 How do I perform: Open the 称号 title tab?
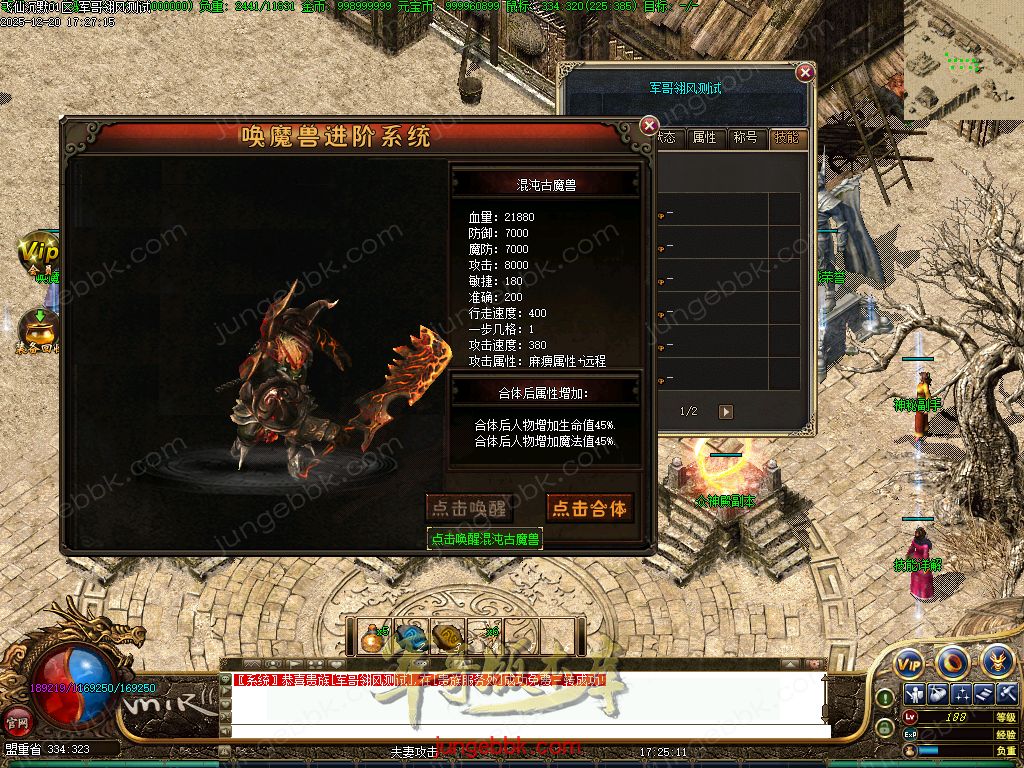[745, 138]
